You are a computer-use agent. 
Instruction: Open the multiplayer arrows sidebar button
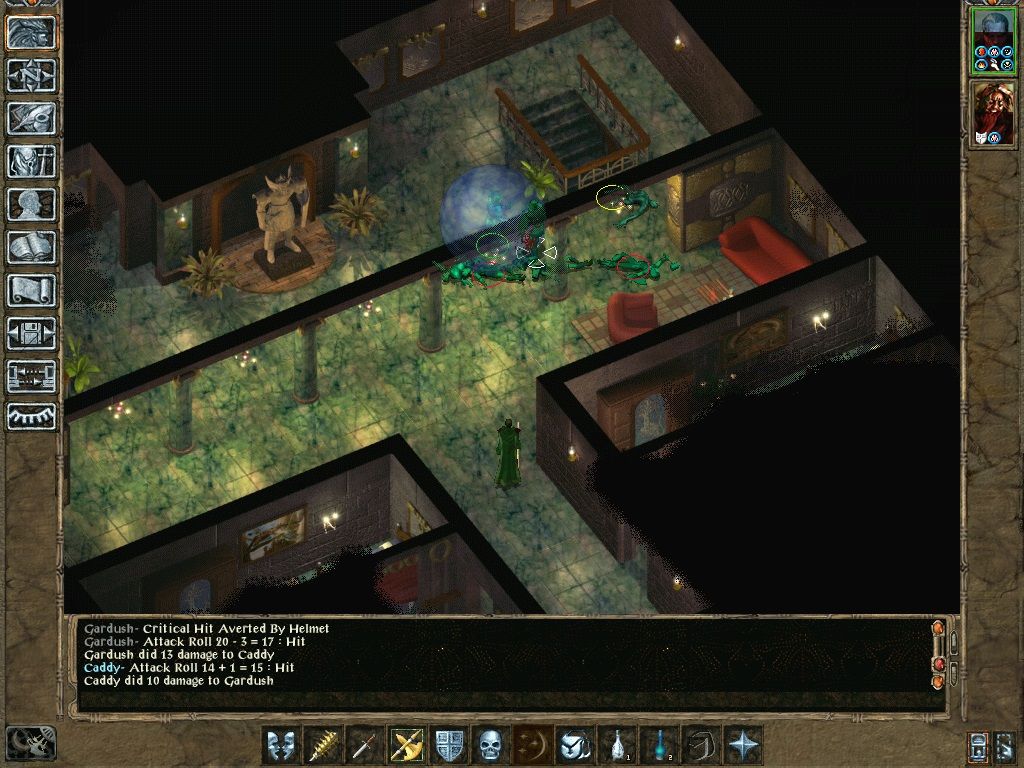(32, 376)
